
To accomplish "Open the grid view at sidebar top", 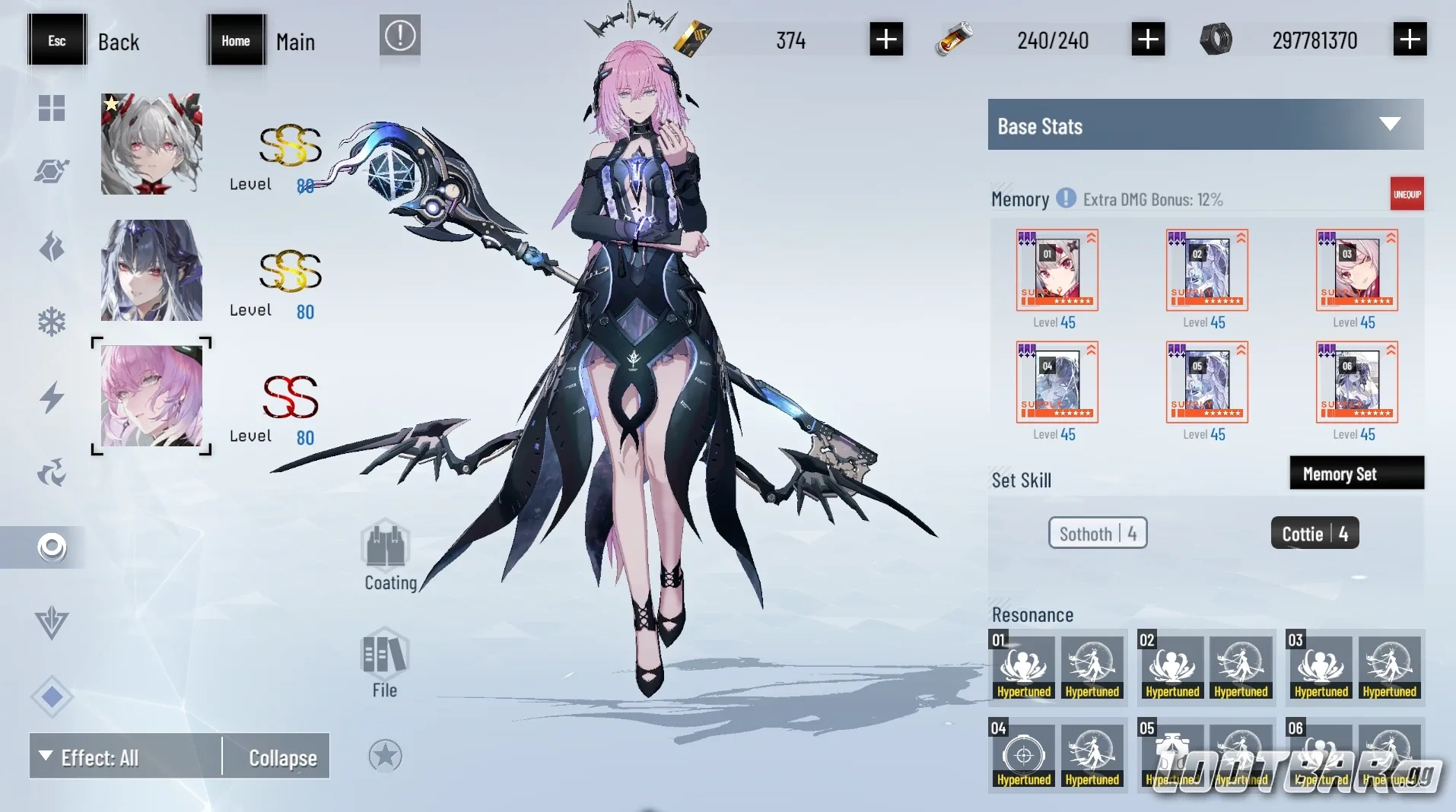I will (50, 108).
